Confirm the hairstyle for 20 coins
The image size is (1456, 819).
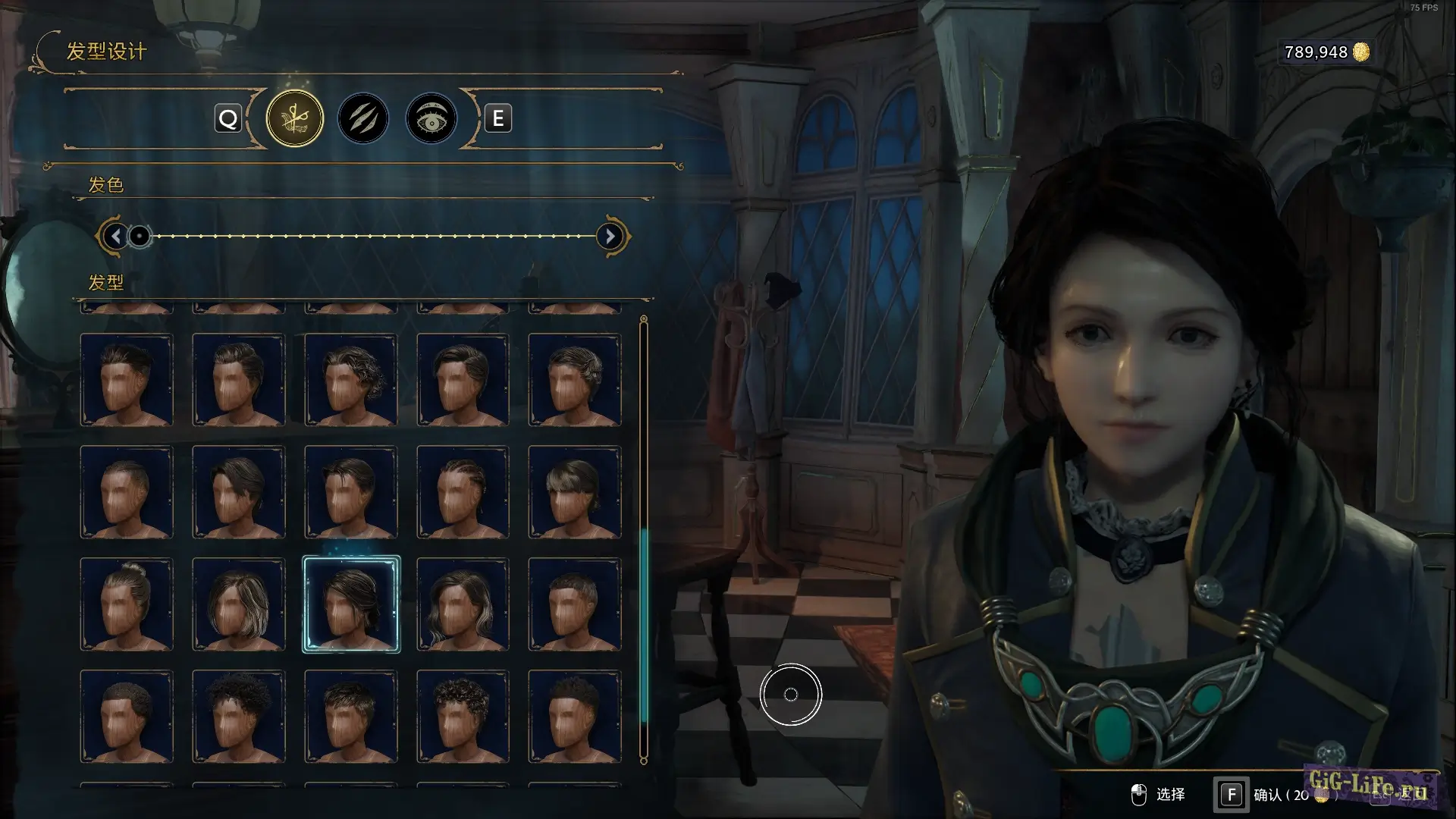pos(1231,795)
